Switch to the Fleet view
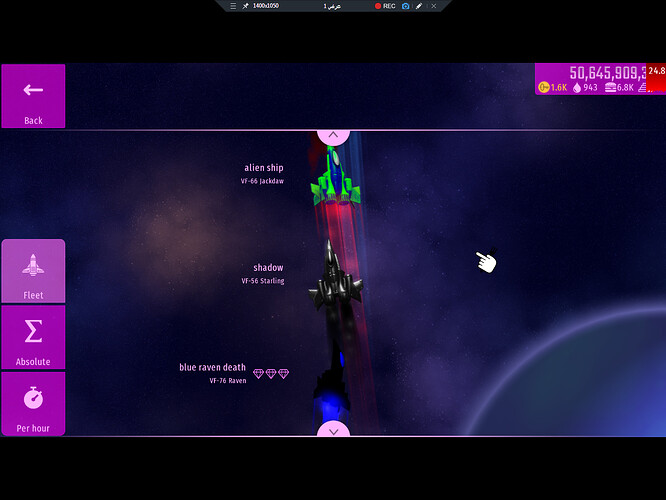666x500 pixels. pyautogui.click(x=33, y=272)
